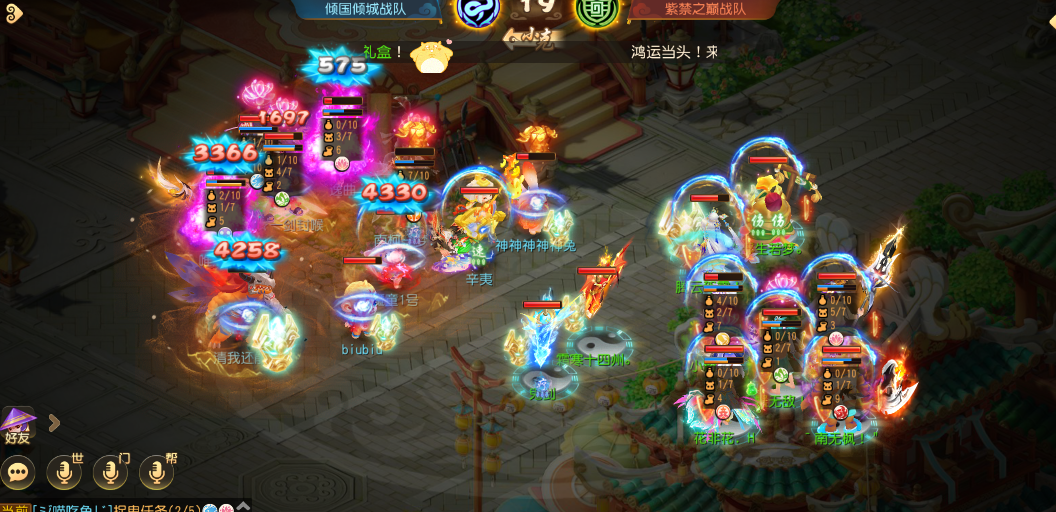Viewport: 1056px width, 512px height.
Task: Activate the 帮 guild voice microphone
Action: (x=156, y=472)
